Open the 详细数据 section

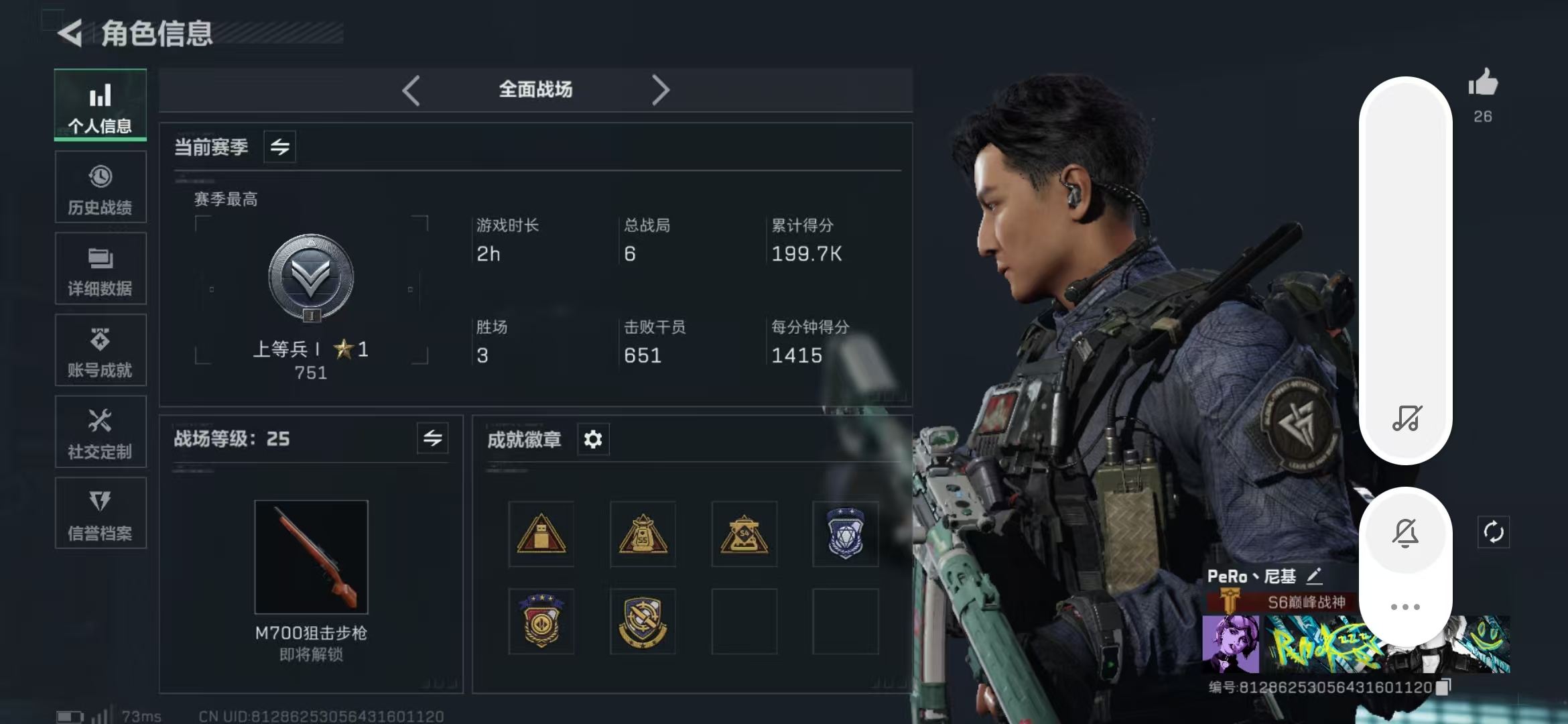click(x=100, y=269)
